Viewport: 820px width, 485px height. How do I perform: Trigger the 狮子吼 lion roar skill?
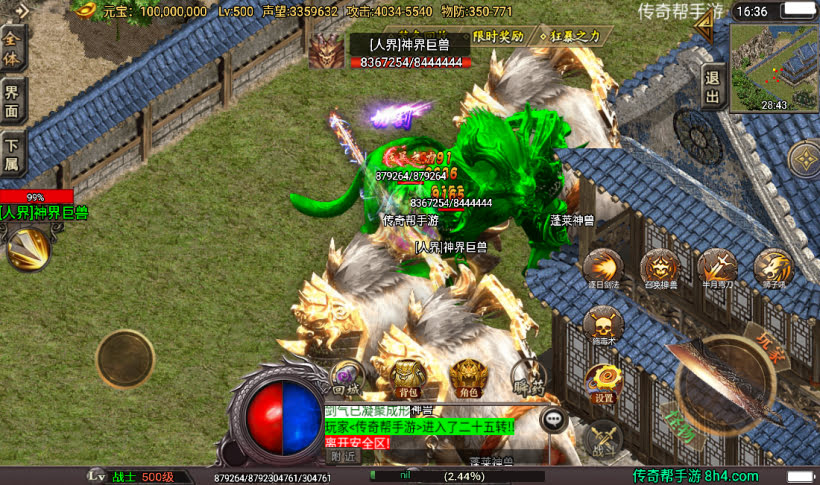(773, 267)
